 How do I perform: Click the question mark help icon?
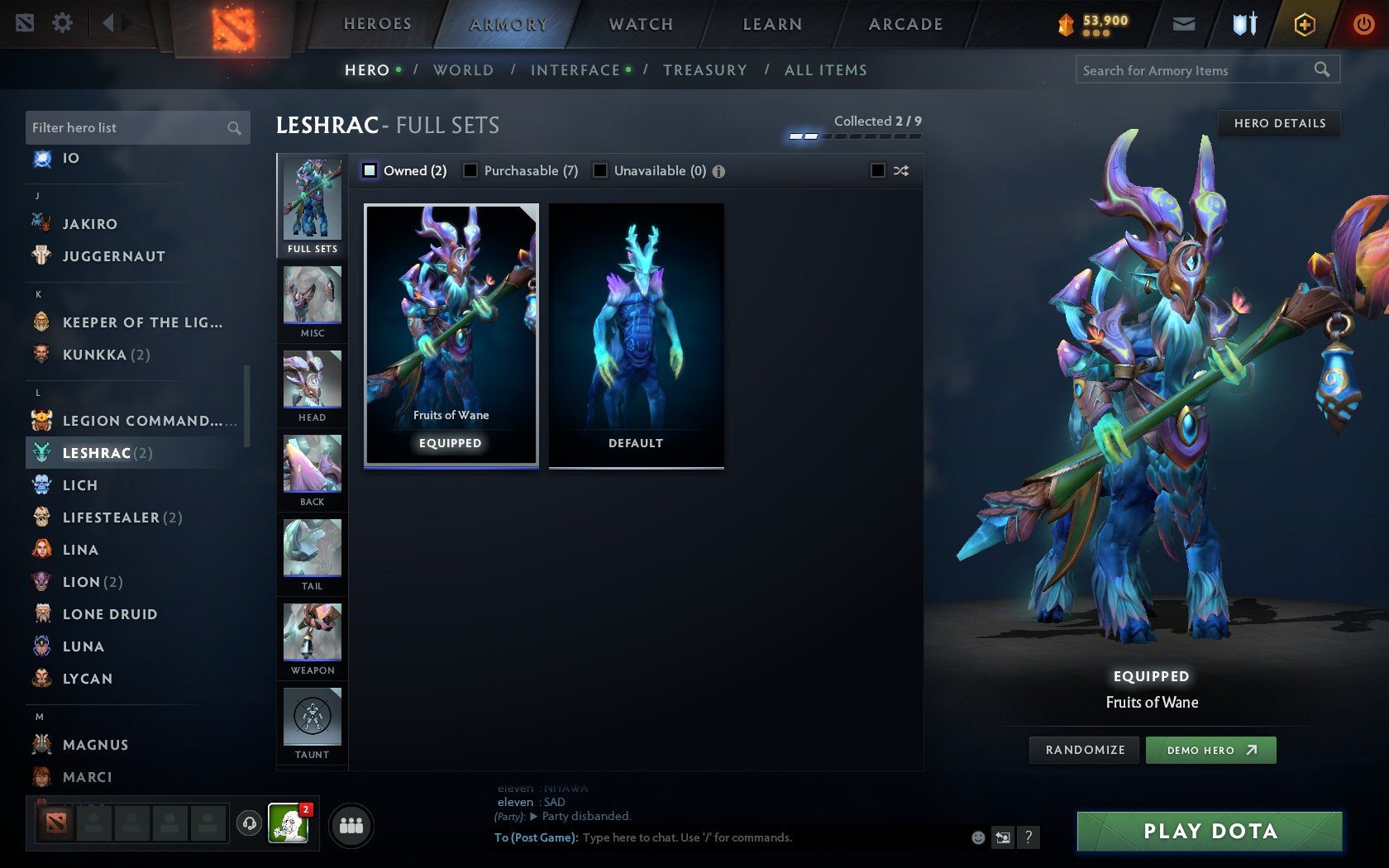pyautogui.click(x=1028, y=837)
